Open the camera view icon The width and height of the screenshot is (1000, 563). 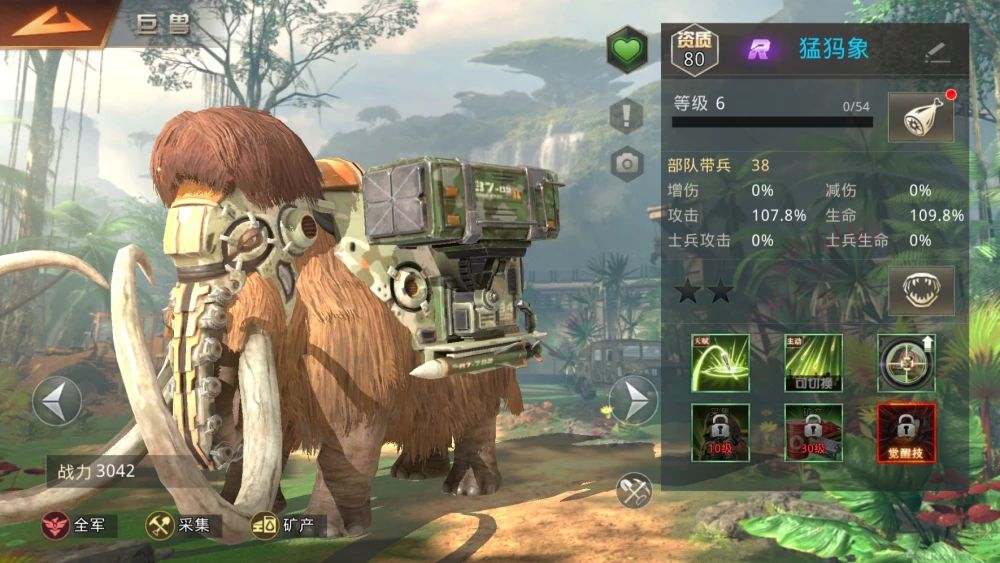tap(627, 163)
